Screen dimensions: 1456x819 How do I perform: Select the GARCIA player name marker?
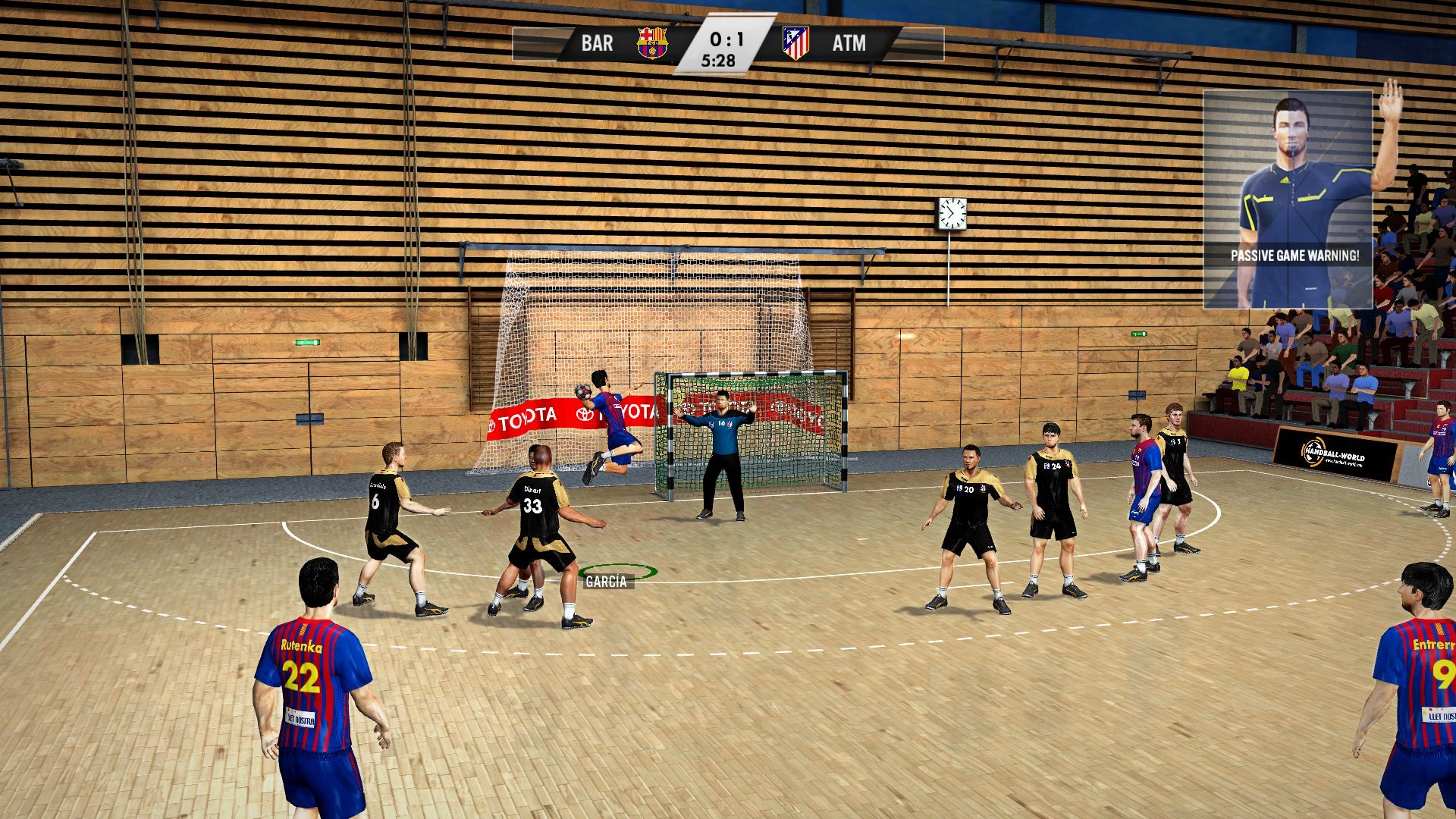pyautogui.click(x=606, y=582)
